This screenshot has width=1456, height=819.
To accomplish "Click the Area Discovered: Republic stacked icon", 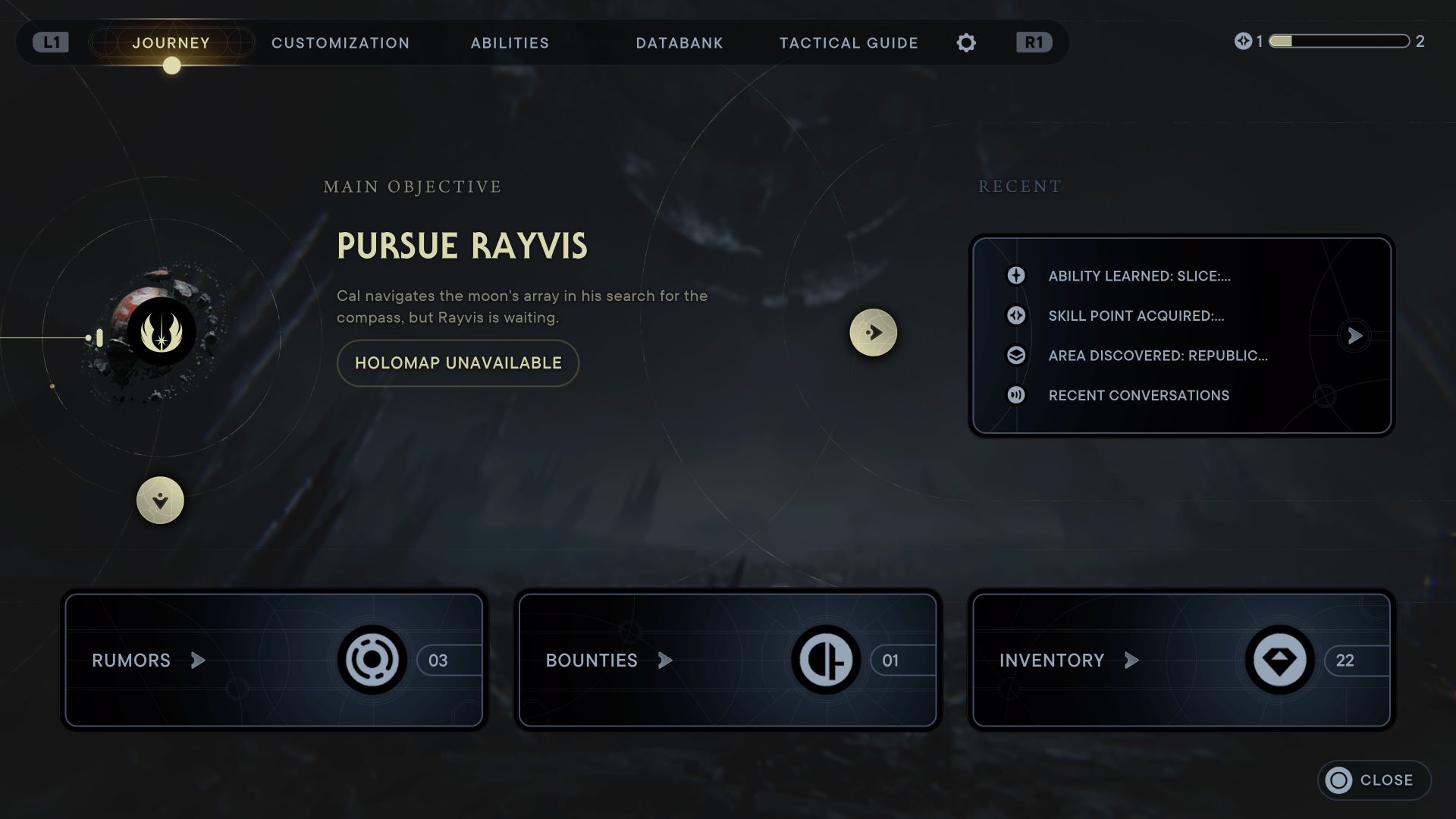I will coord(1016,356).
